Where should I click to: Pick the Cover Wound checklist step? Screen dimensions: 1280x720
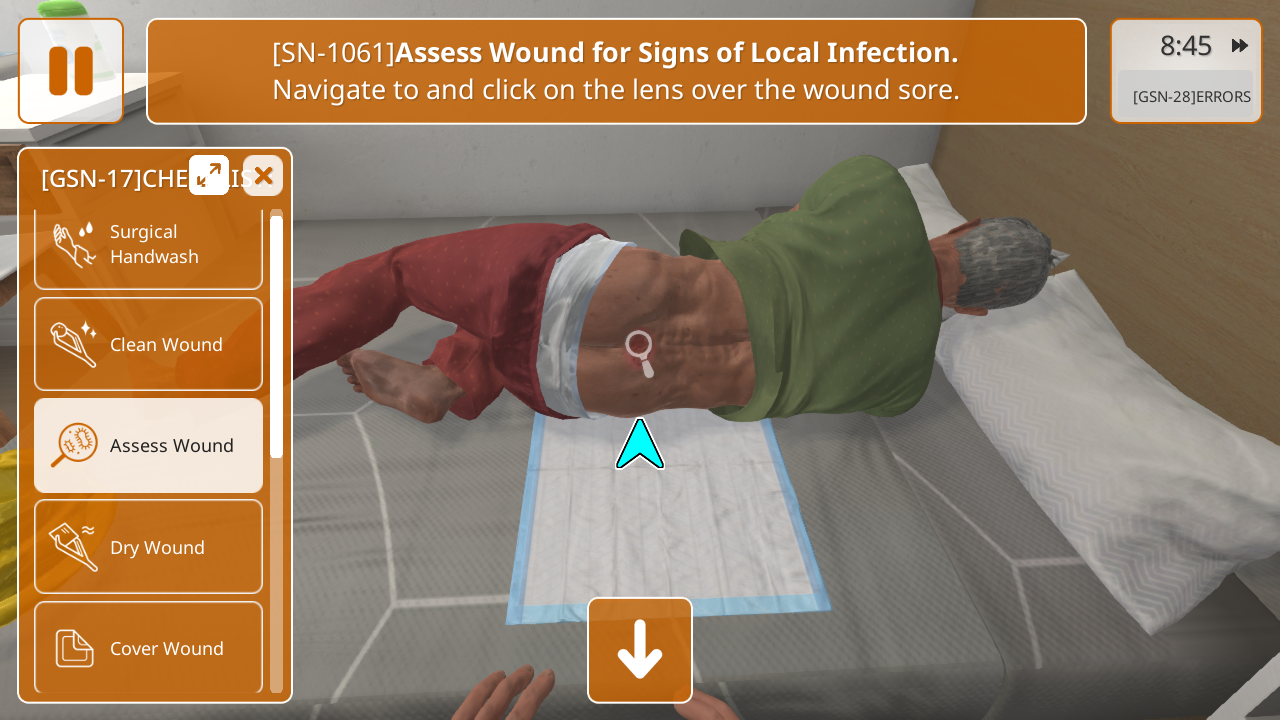(148, 648)
